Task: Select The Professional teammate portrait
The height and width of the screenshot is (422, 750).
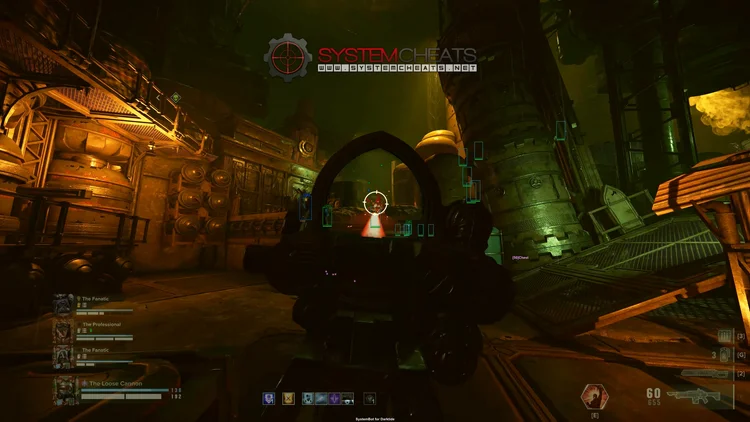Action: [63, 330]
